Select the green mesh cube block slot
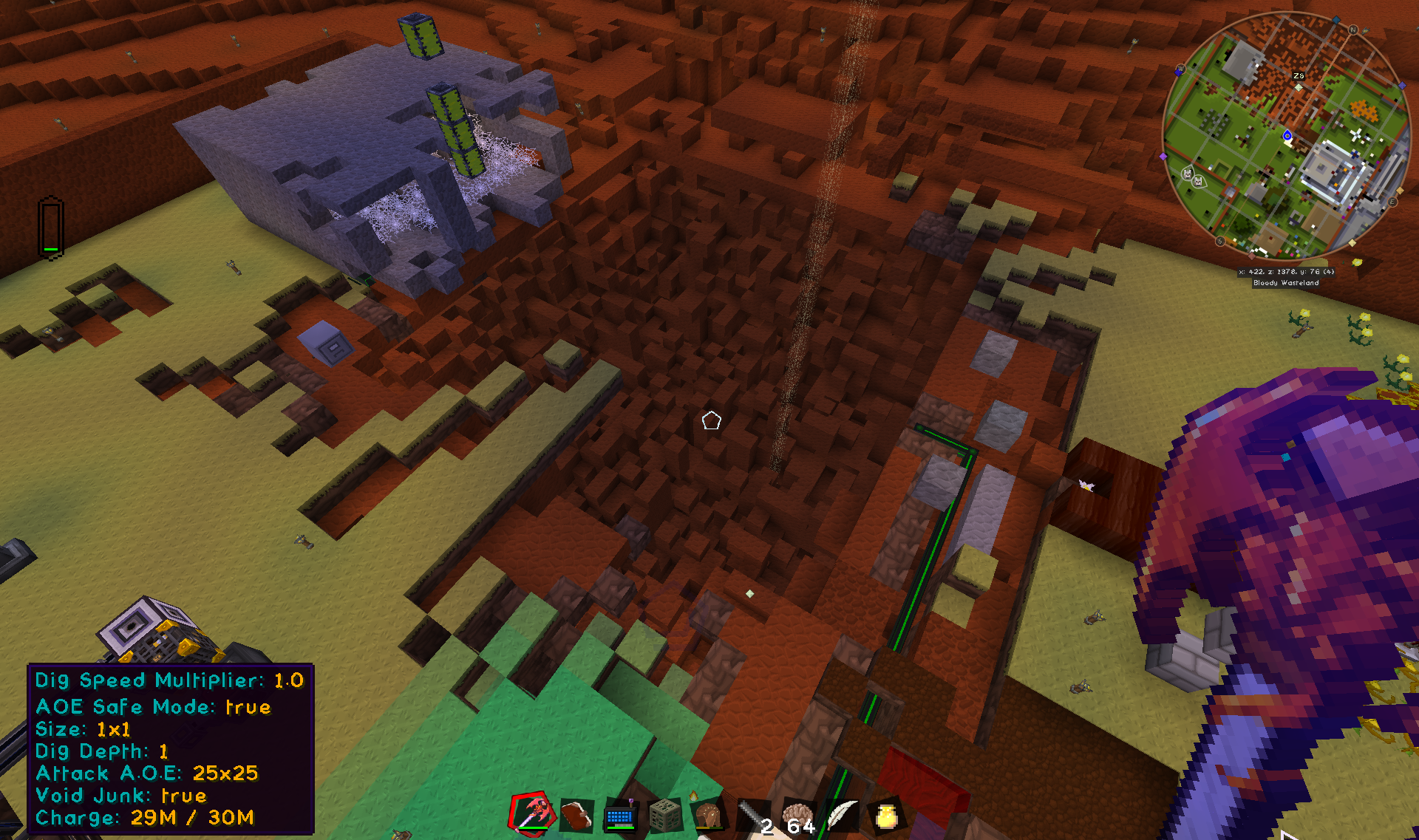The width and height of the screenshot is (1419, 840). coord(664,816)
